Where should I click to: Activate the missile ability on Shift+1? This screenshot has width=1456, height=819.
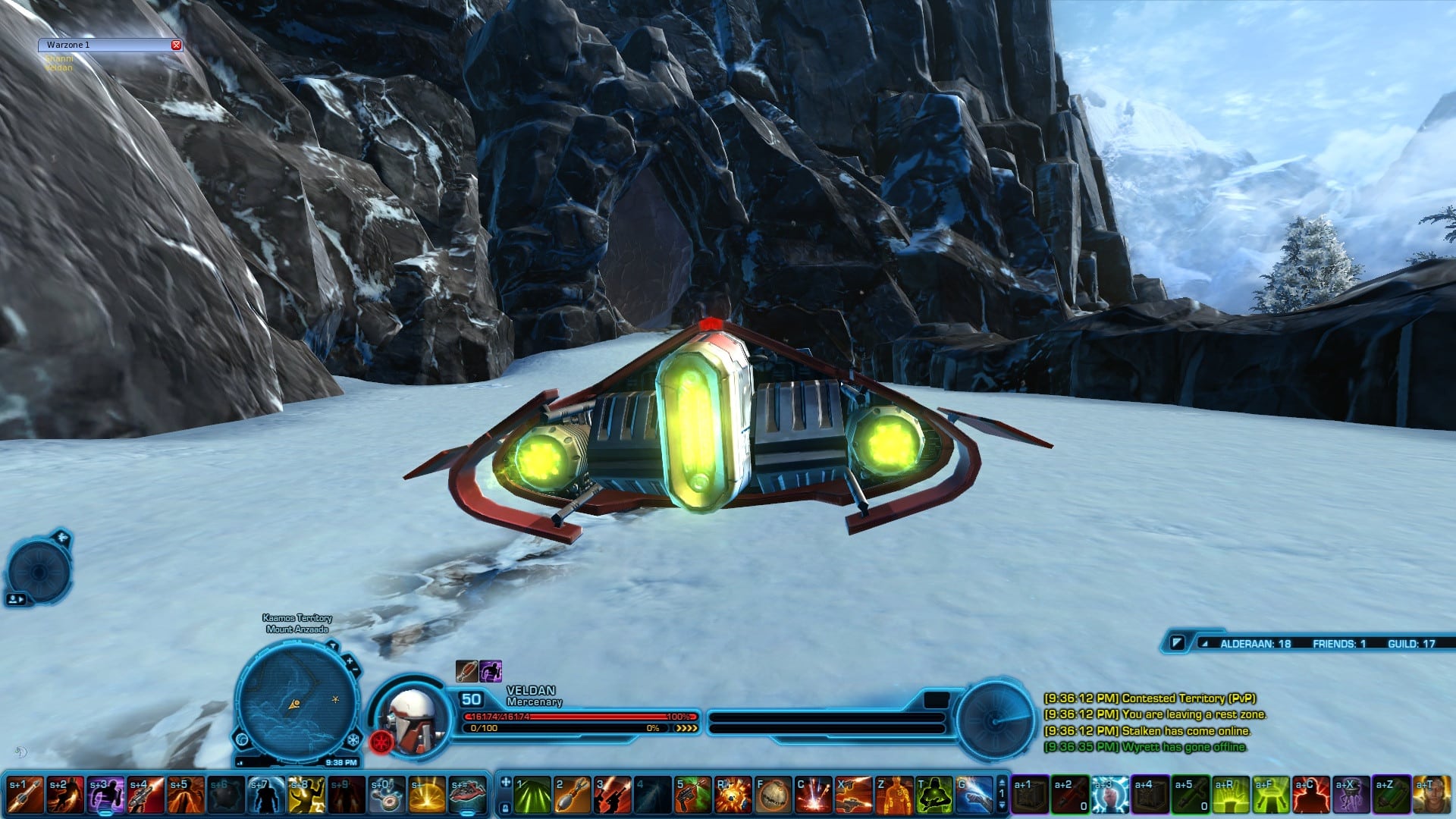point(25,795)
